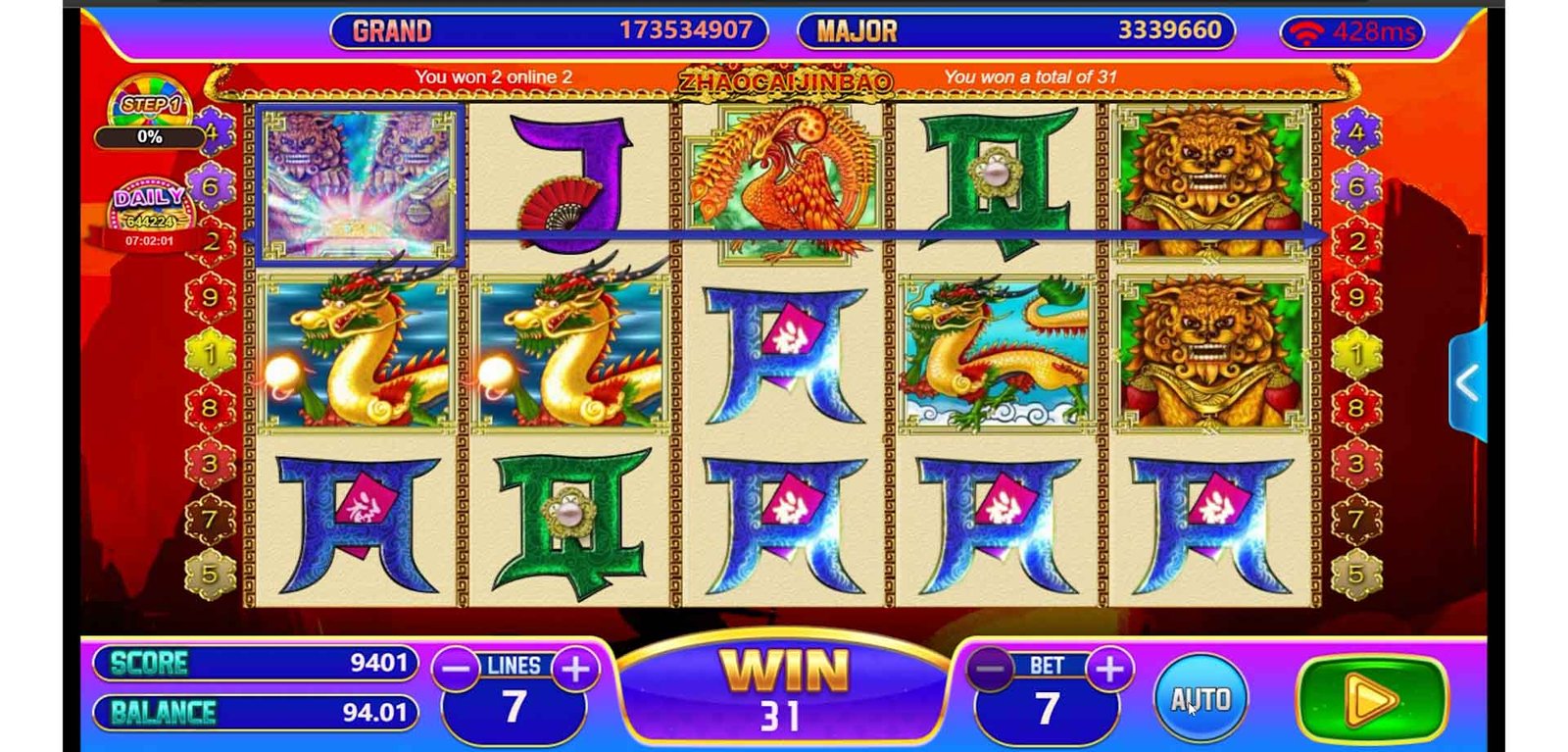Enable AUTO spin mode

coord(1200,699)
